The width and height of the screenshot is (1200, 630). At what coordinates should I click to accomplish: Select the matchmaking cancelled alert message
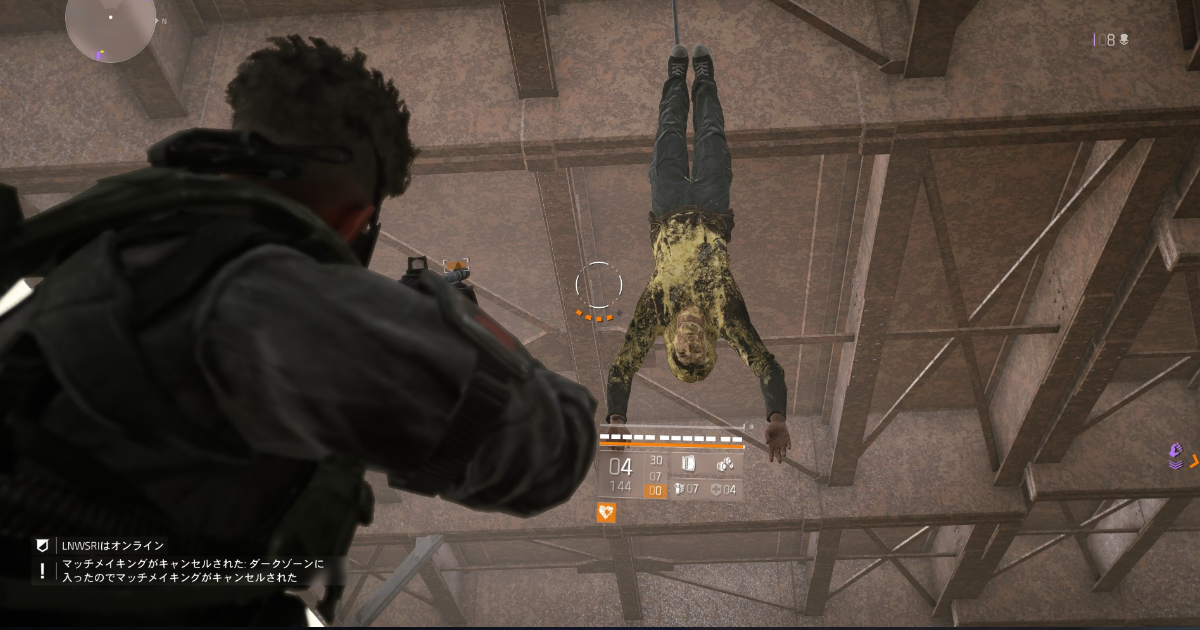[190, 571]
